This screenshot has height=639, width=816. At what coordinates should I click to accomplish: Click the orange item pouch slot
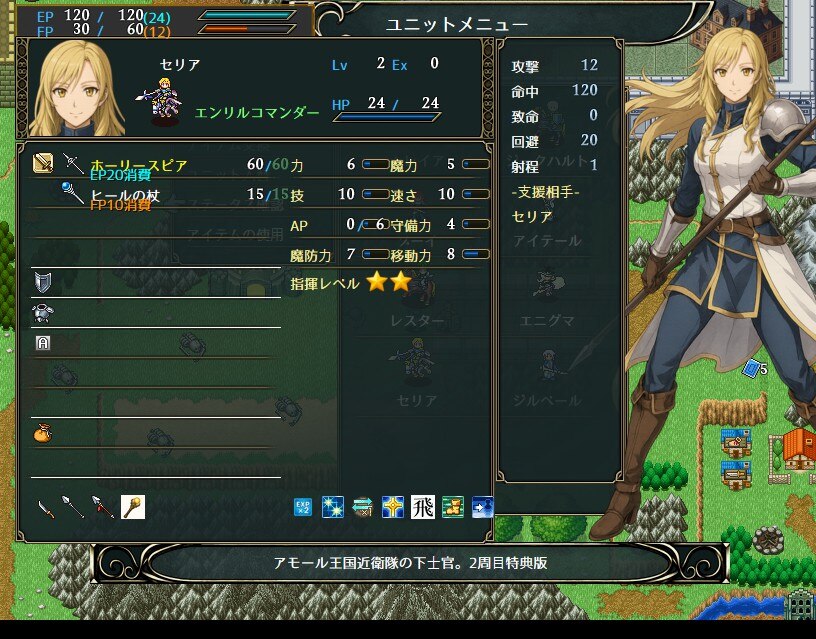[42, 433]
